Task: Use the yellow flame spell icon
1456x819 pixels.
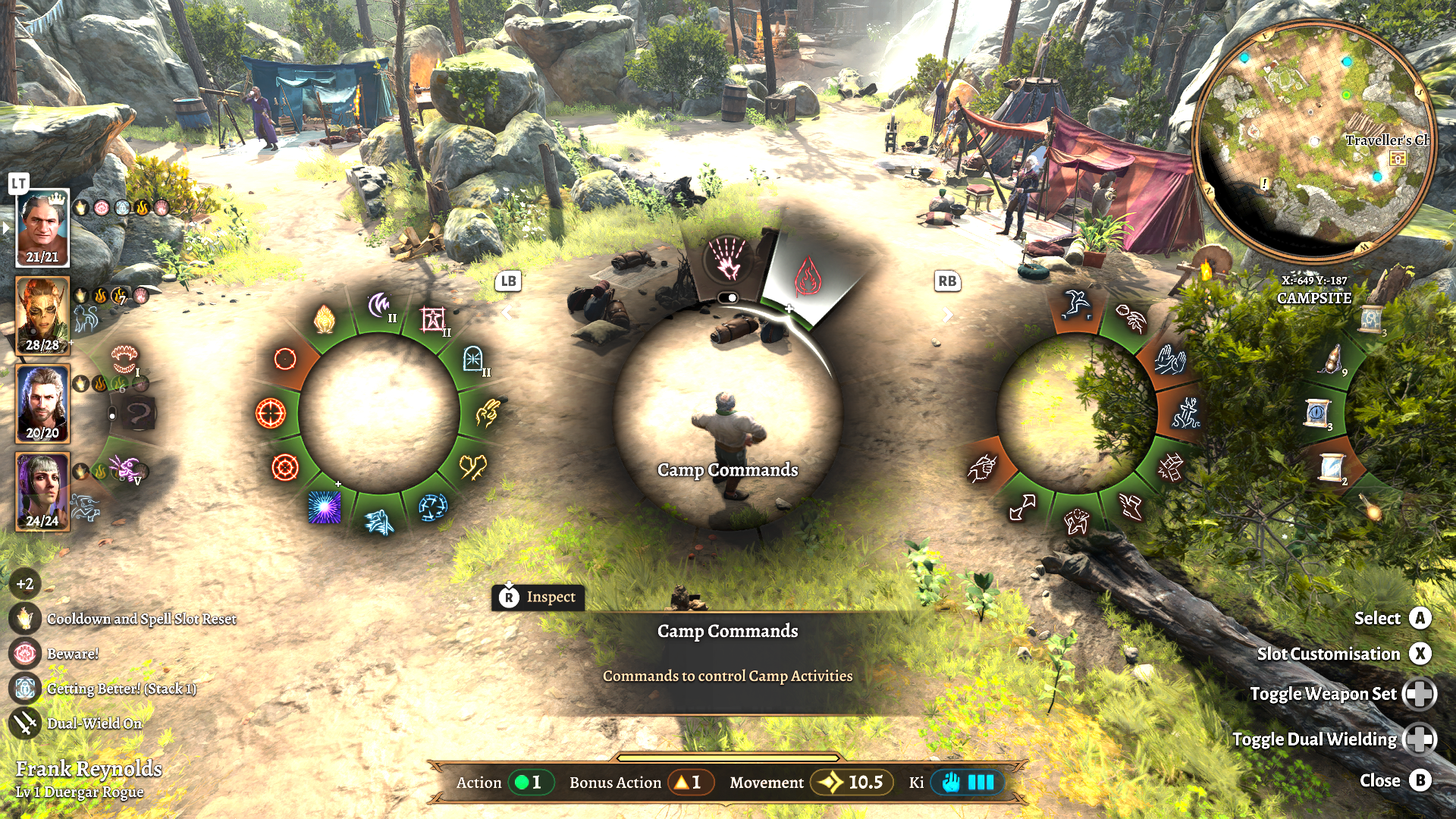Action: click(325, 319)
